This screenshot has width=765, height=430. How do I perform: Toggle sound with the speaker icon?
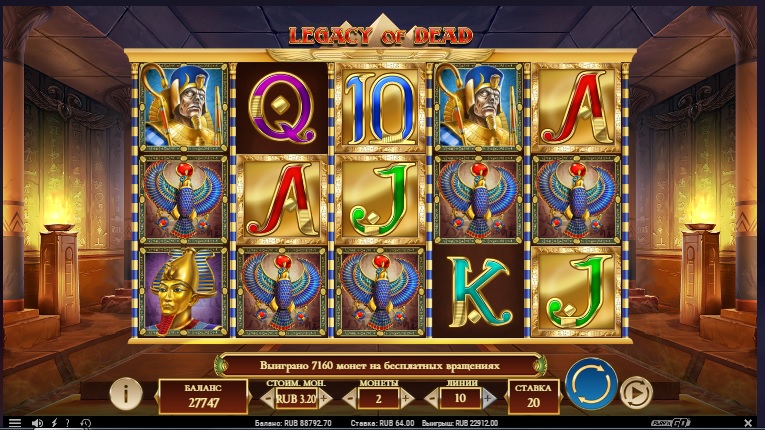36,423
